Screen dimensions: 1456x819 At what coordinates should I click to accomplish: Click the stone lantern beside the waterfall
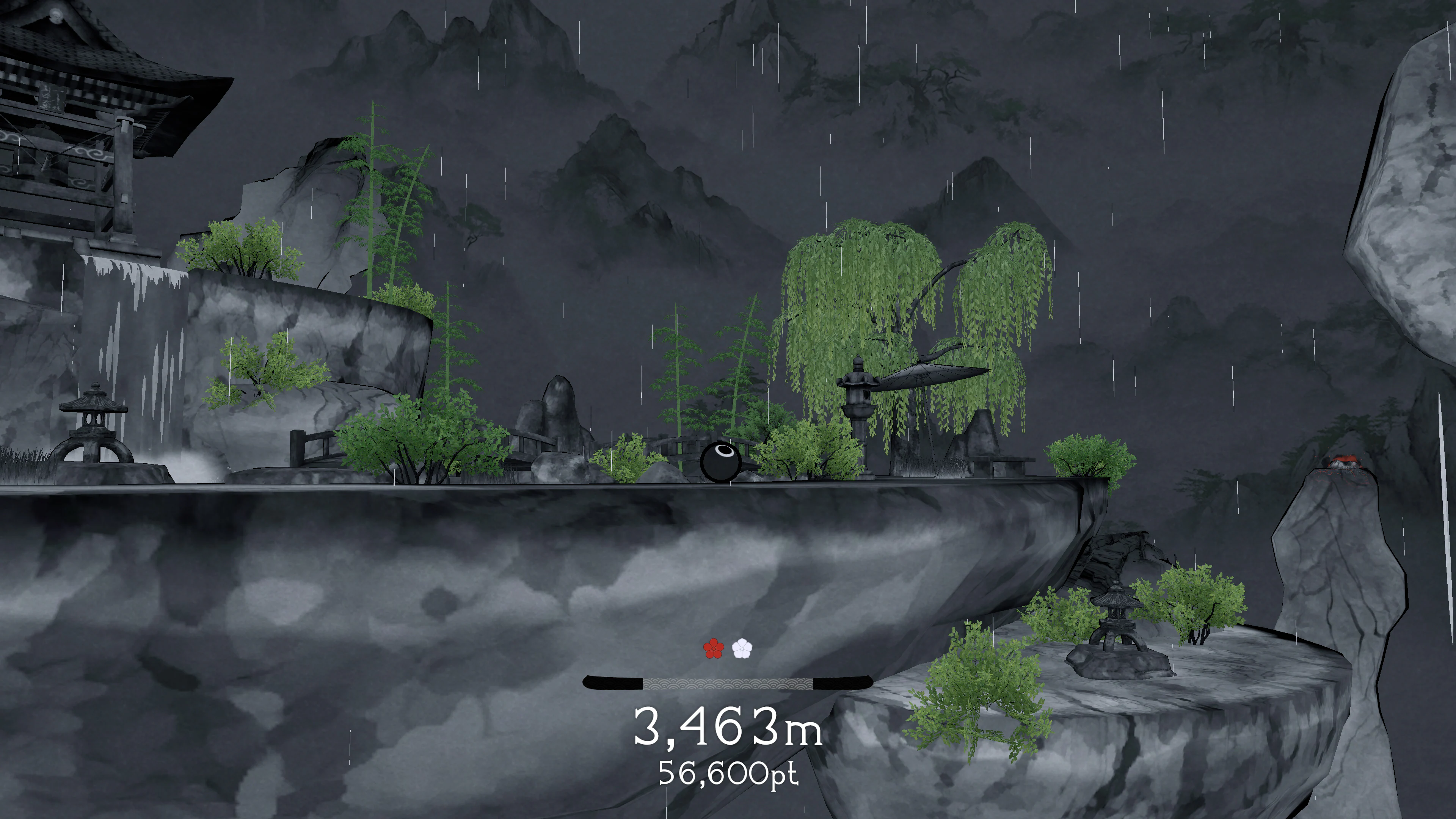93,429
